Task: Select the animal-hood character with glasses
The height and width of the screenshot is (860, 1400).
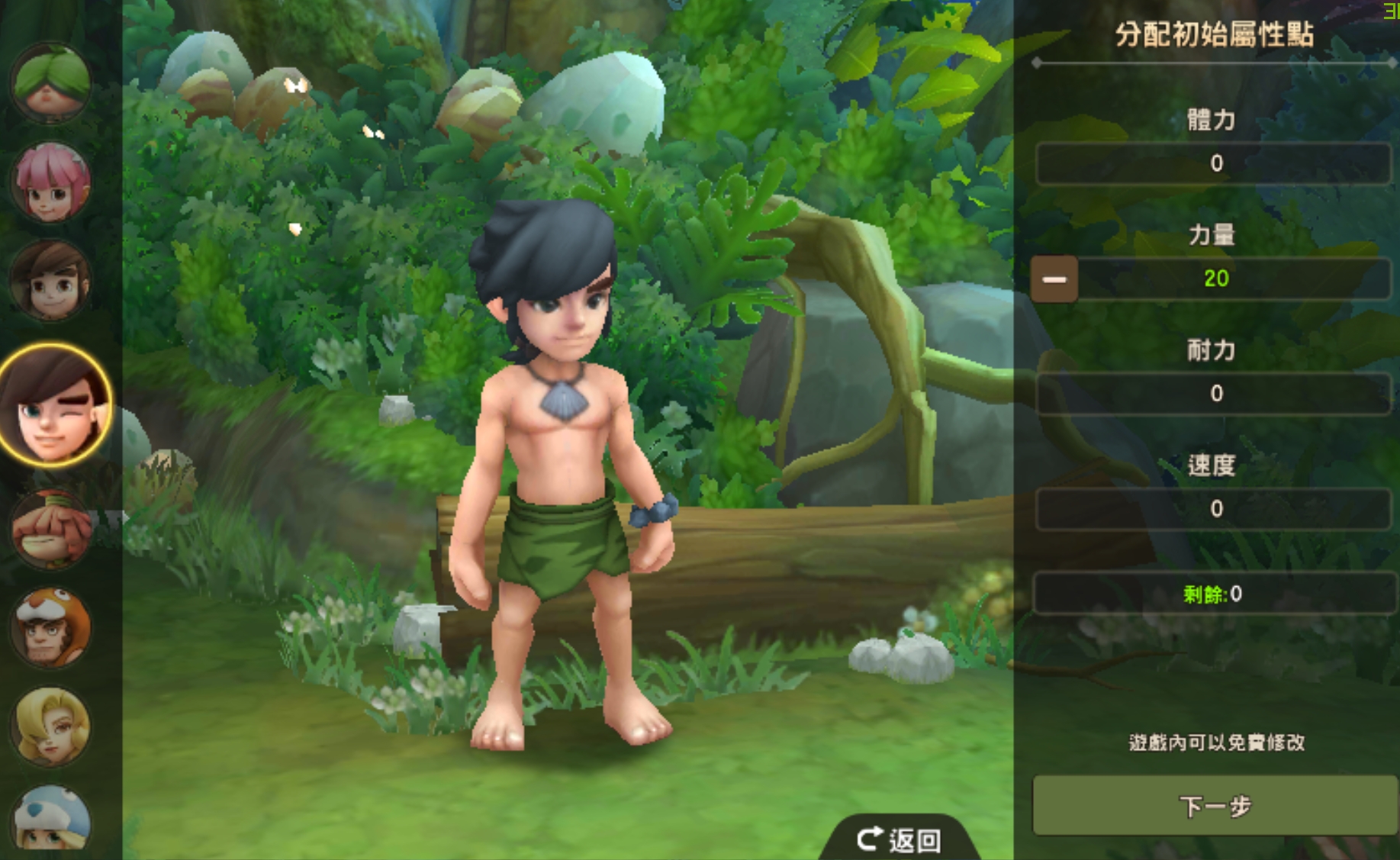Action: click(x=50, y=627)
